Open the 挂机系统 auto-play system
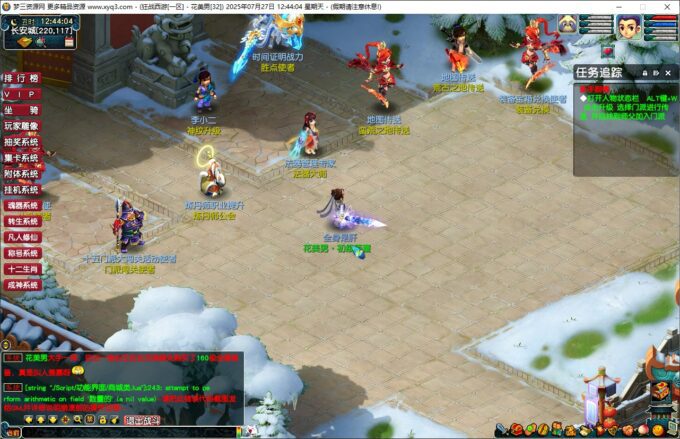Viewport: 680px width, 439px height. coord(20,189)
